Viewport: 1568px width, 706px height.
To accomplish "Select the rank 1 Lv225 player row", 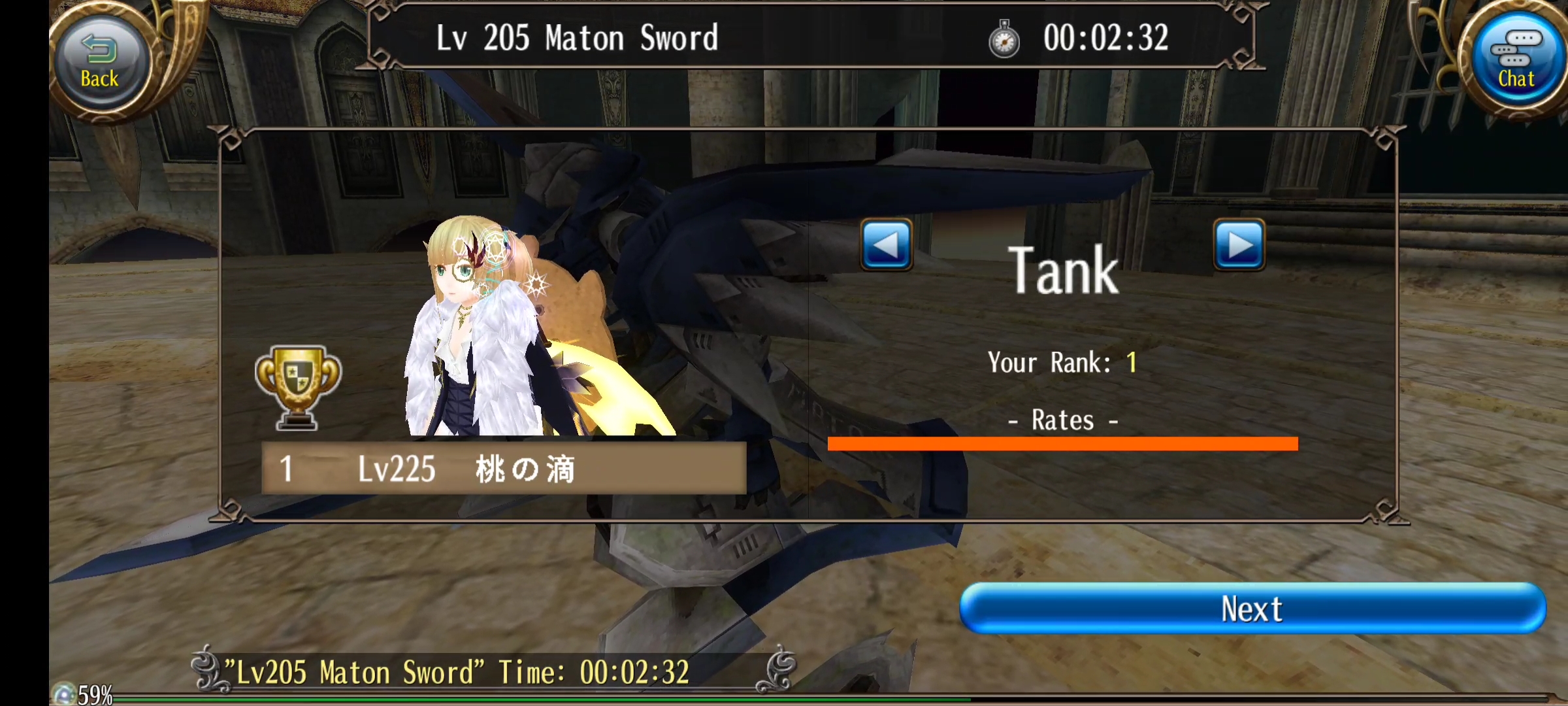I will (x=503, y=468).
